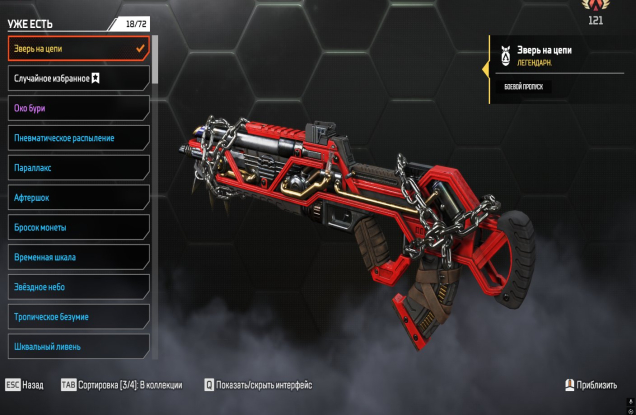Choose the Афтершок skin
This screenshot has width=636, height=415.
click(x=78, y=198)
